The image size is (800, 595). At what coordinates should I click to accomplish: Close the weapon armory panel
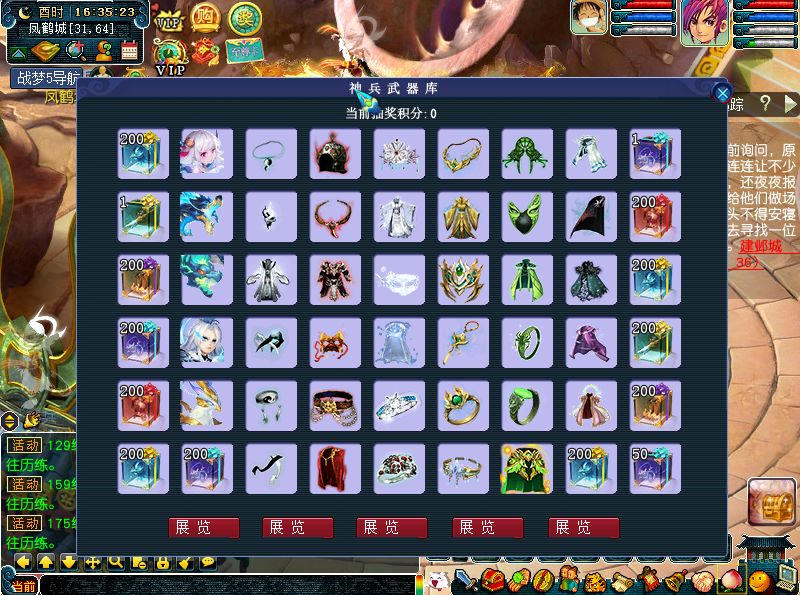click(x=722, y=93)
